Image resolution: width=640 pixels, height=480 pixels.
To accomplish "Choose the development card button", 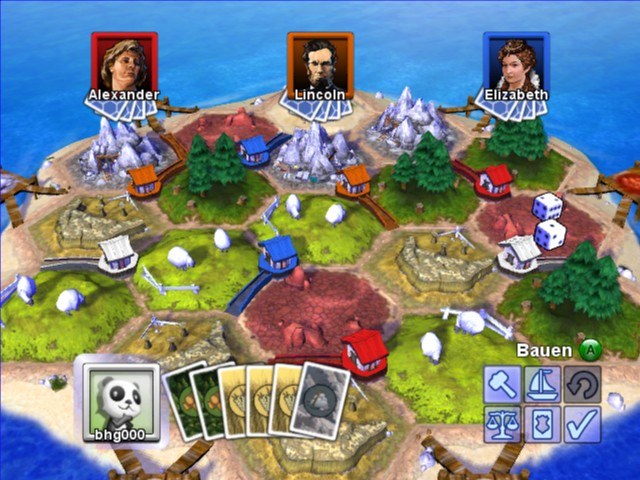I will click(x=541, y=423).
